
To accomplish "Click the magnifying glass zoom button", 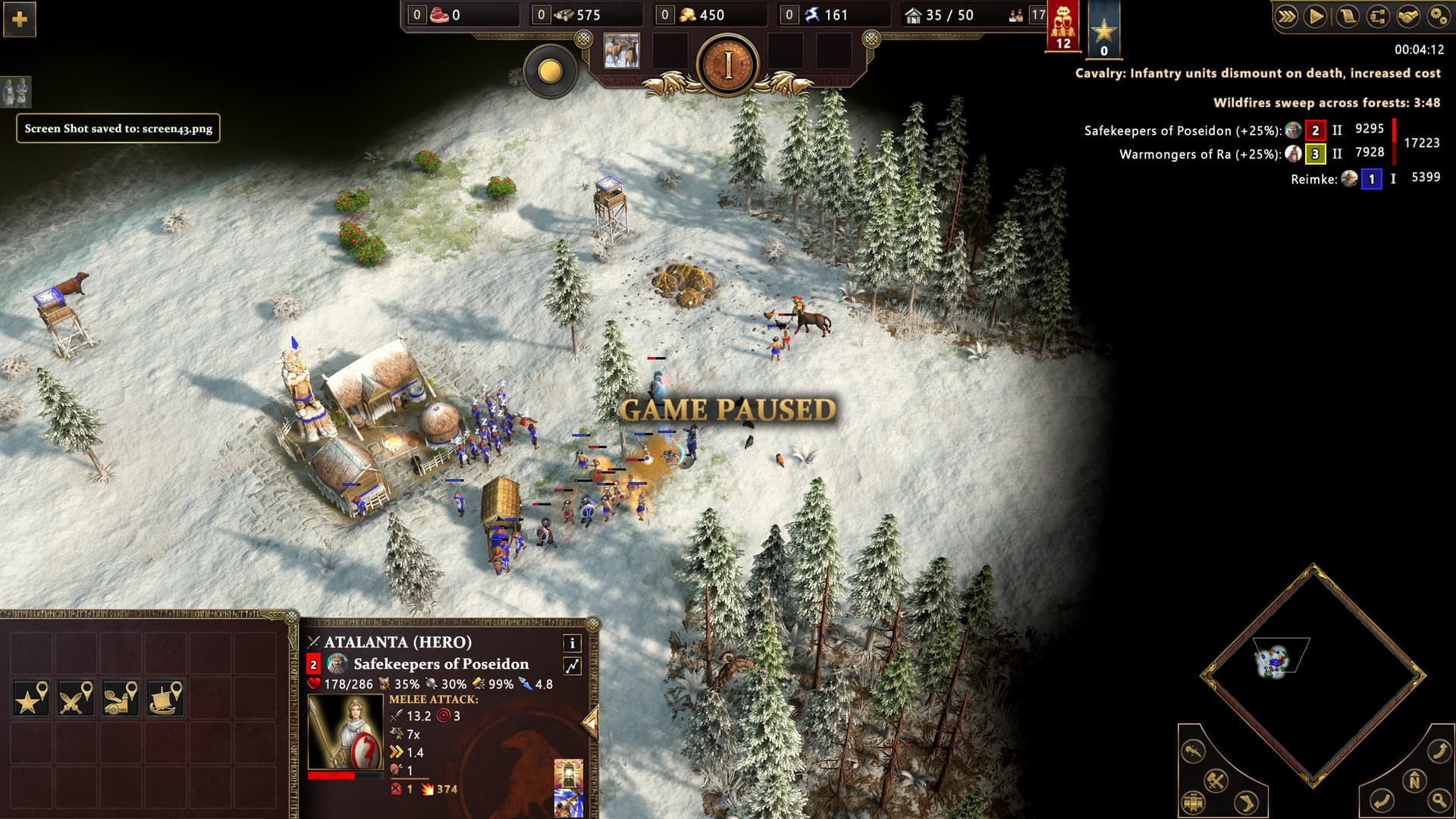I will (x=1439, y=799).
